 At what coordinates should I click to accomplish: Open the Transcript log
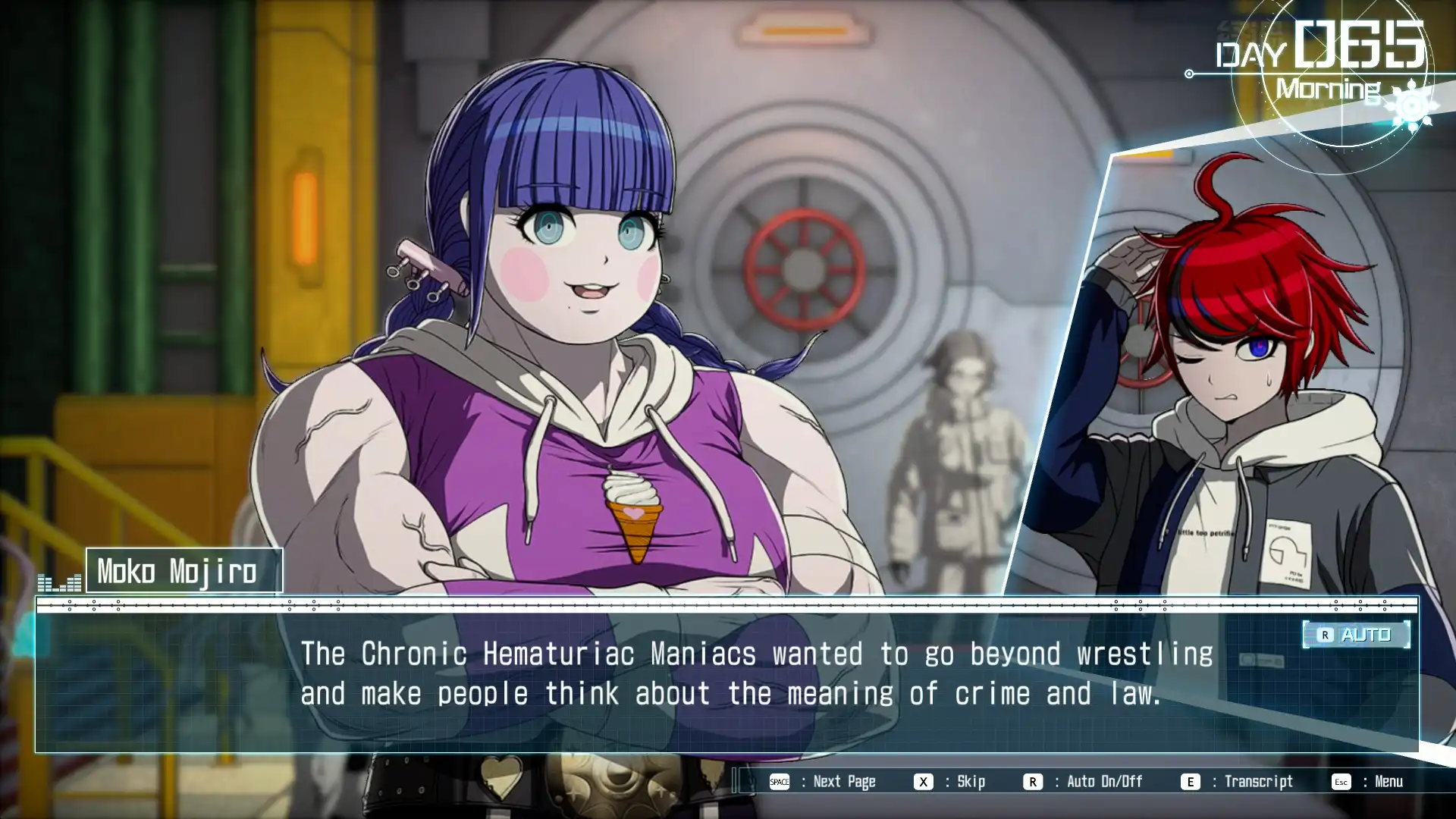click(x=1238, y=782)
